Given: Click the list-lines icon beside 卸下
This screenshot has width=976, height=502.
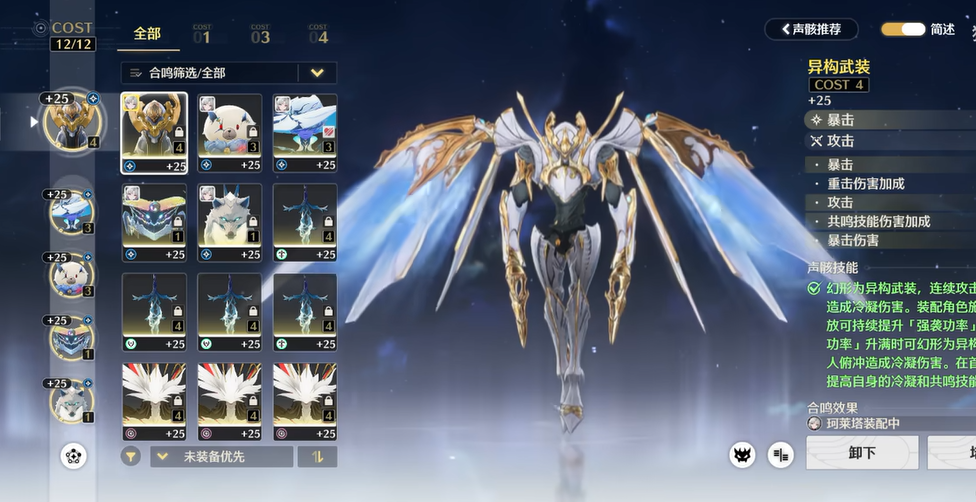Looking at the screenshot, I should 781,455.
